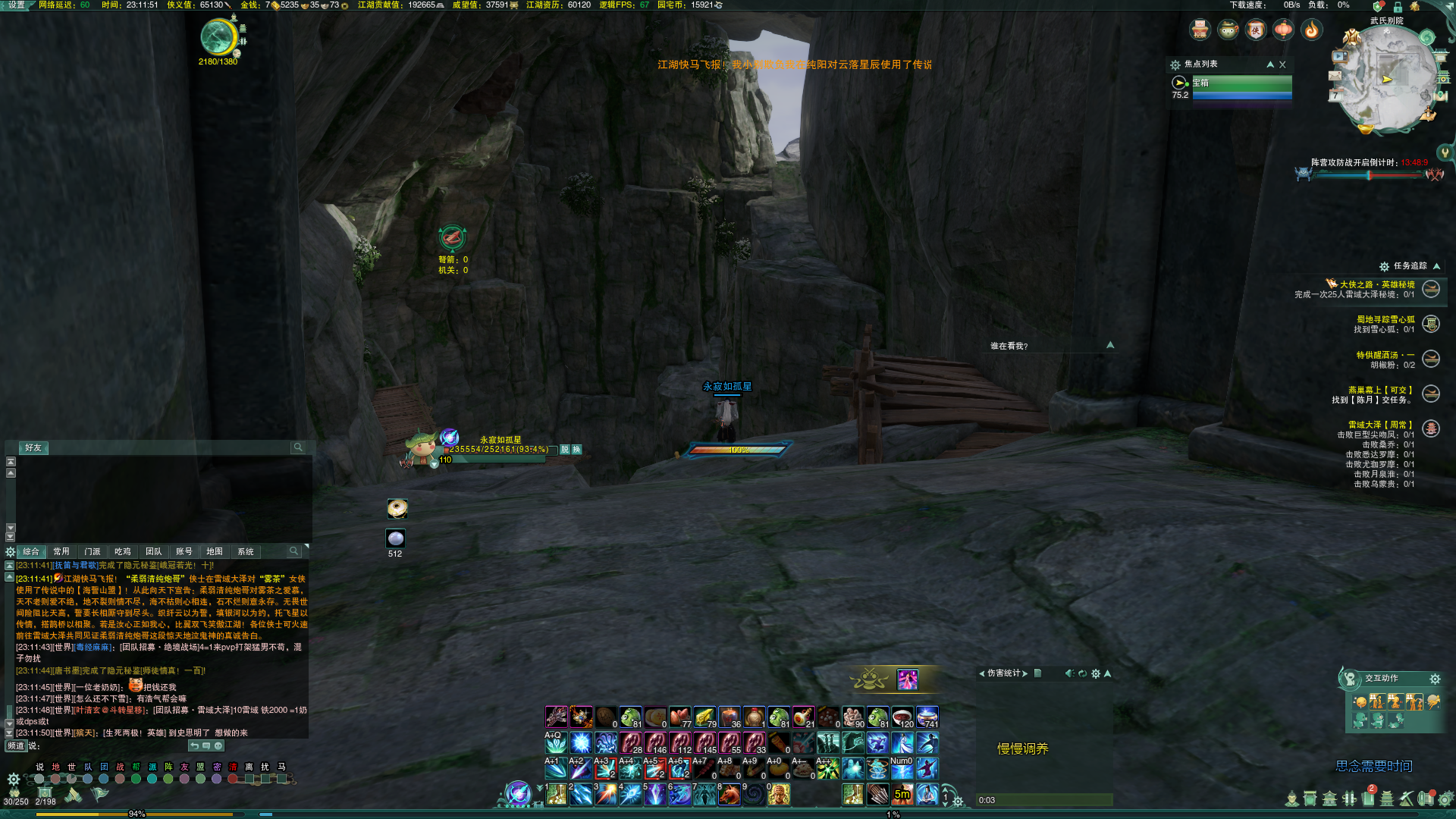Screen dimensions: 1456x819
Task: Click the 设置 settings button in top bar
Action: click(x=17, y=5)
